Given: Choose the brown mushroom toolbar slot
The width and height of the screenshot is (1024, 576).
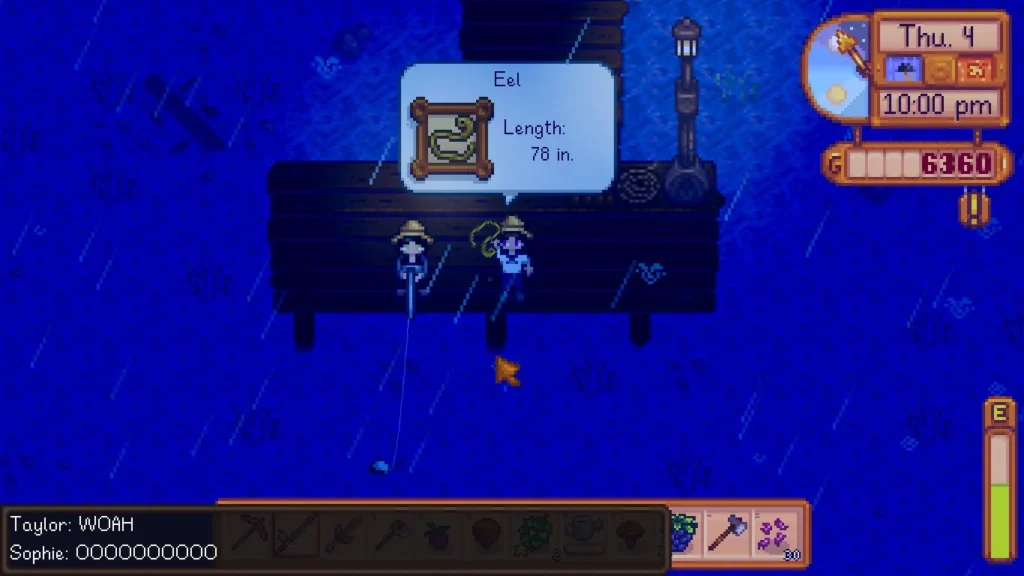Looking at the screenshot, I should point(631,534).
